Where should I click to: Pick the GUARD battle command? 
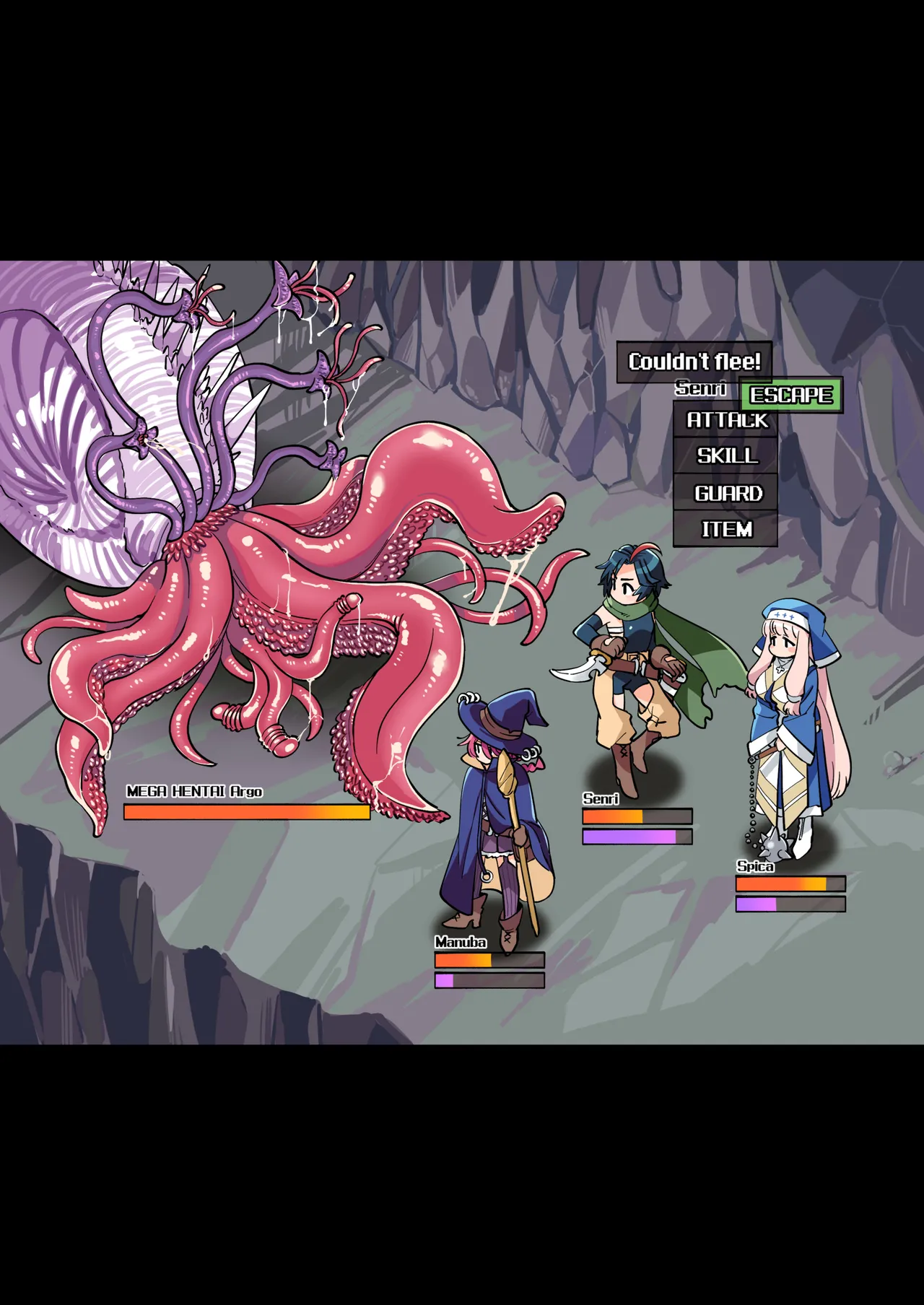click(725, 494)
